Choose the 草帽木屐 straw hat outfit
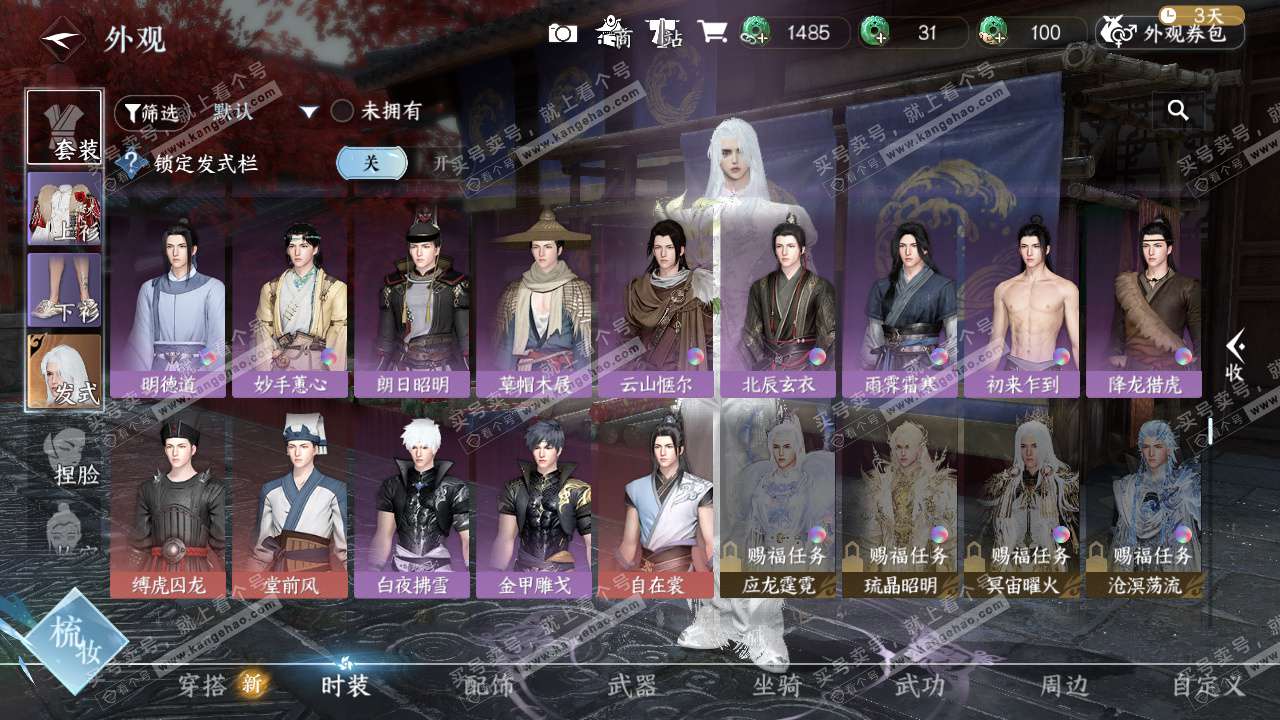This screenshot has width=1280, height=720. point(534,299)
